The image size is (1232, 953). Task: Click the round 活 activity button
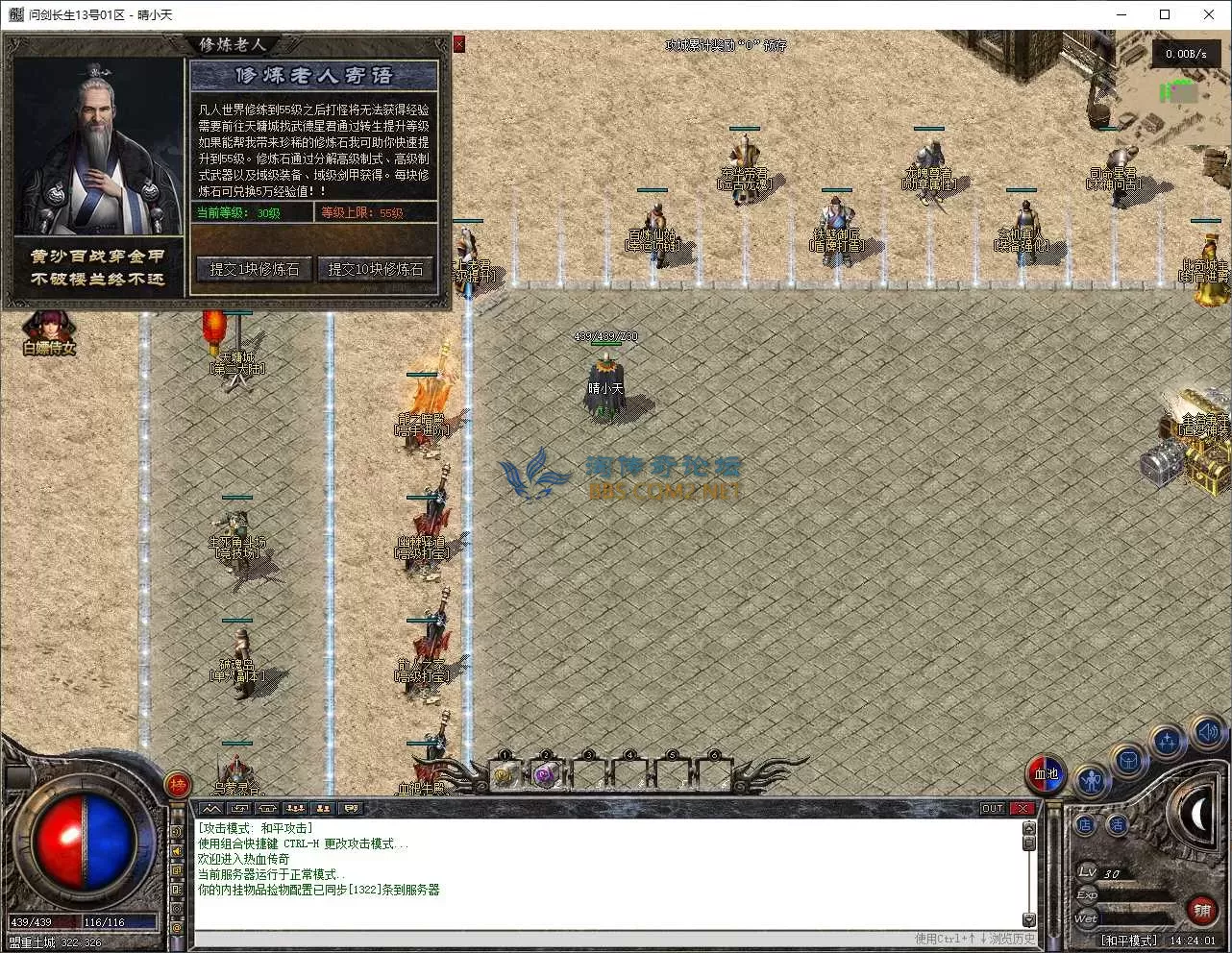pos(1117,824)
